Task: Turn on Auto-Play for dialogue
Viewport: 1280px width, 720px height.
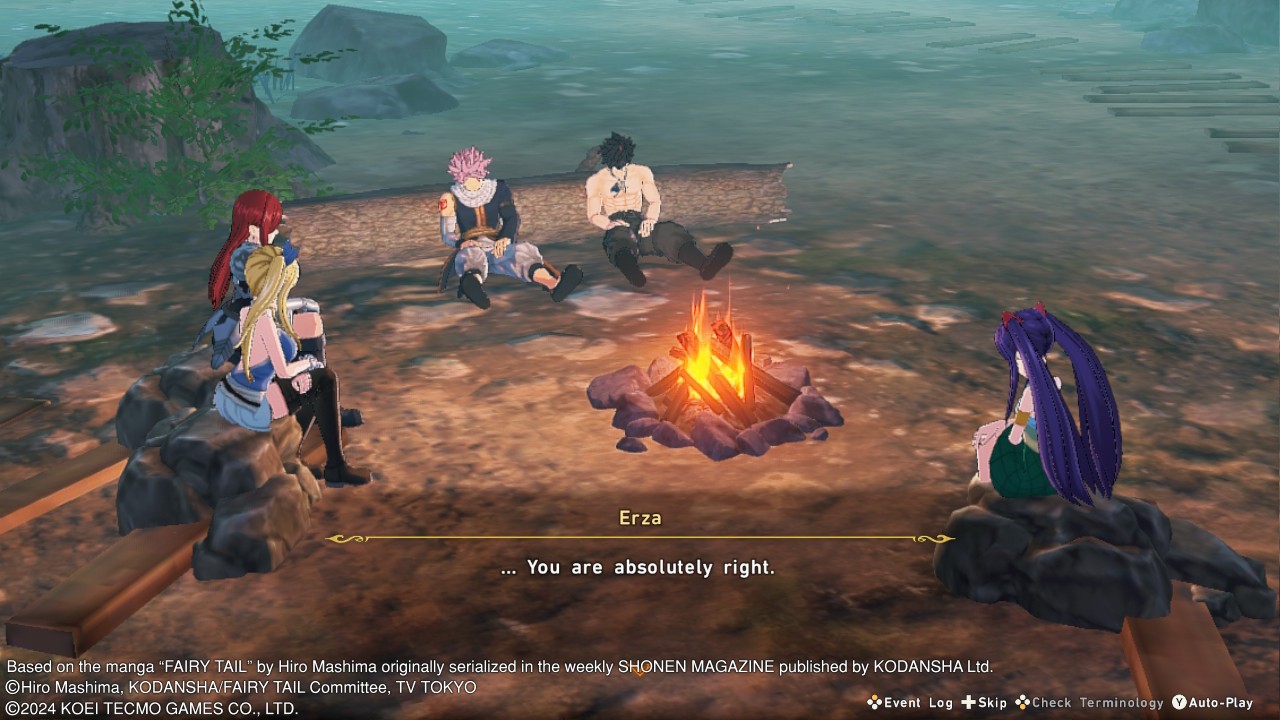Action: (x=1212, y=703)
